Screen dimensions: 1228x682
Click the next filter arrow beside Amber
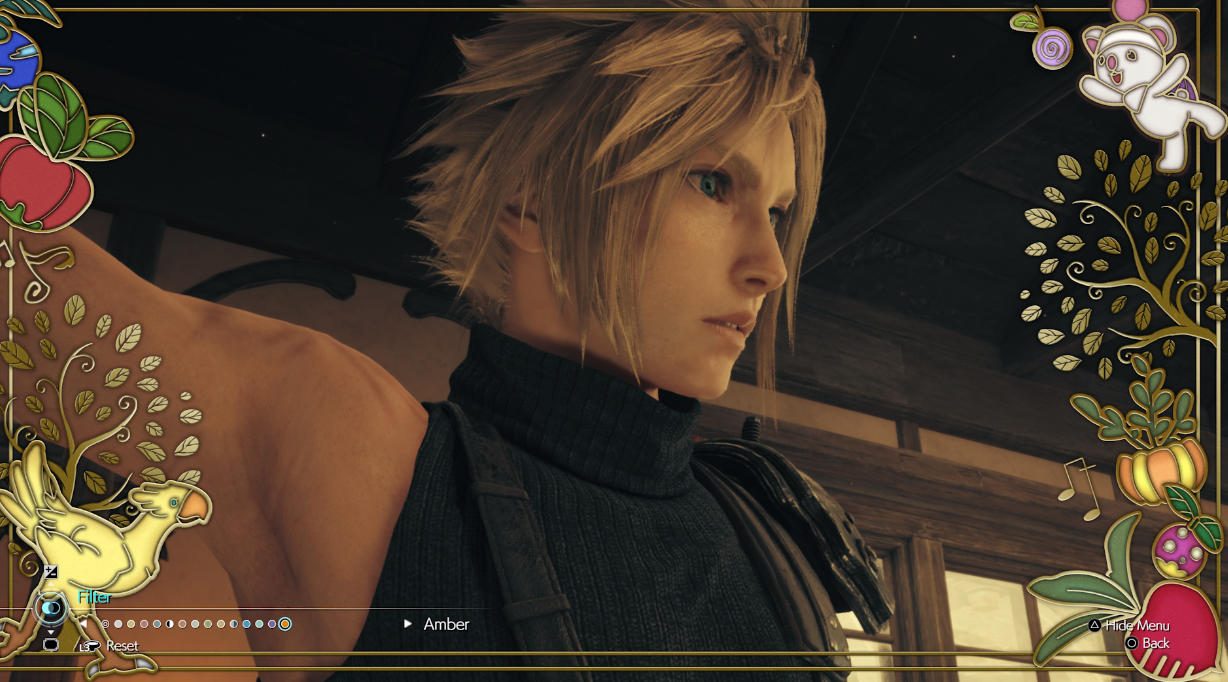tap(408, 624)
